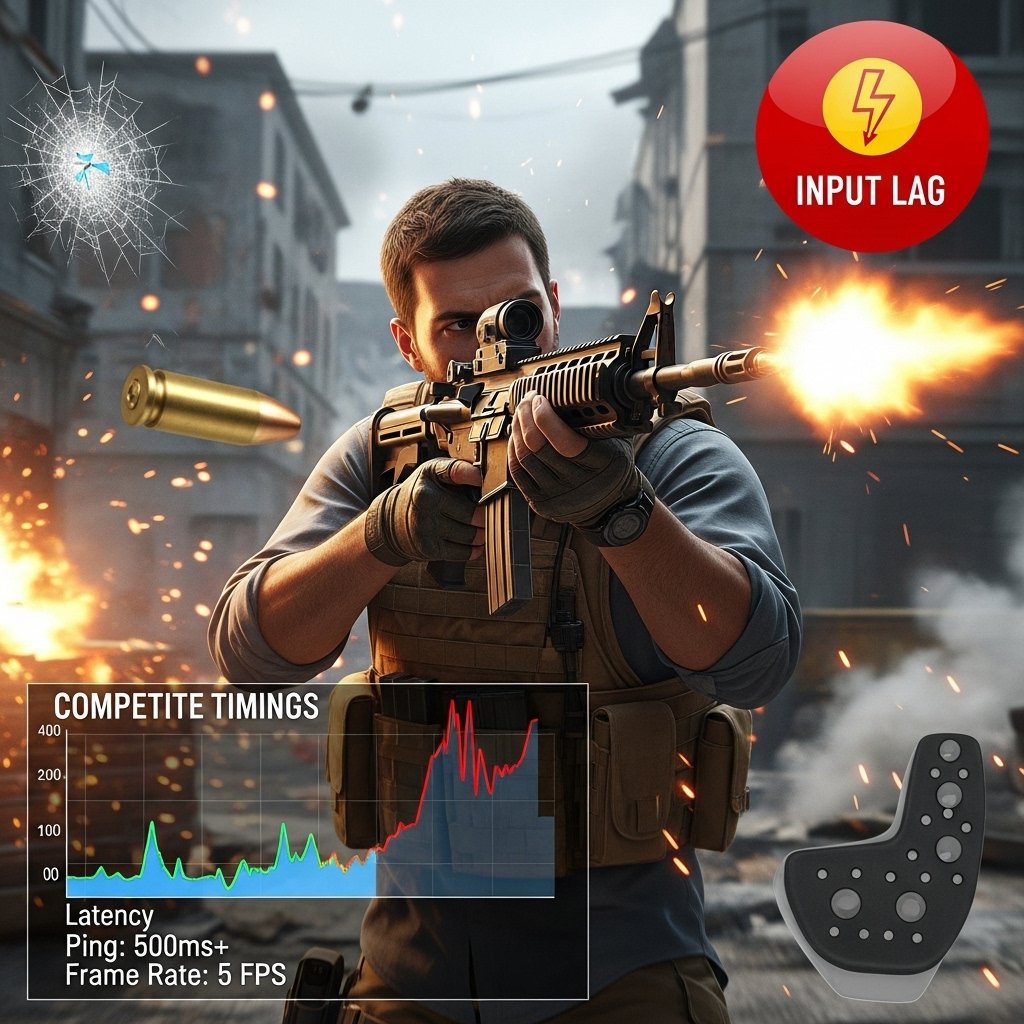The height and width of the screenshot is (1024, 1024).
Task: Click the brass bullet icon
Action: coord(210,405)
